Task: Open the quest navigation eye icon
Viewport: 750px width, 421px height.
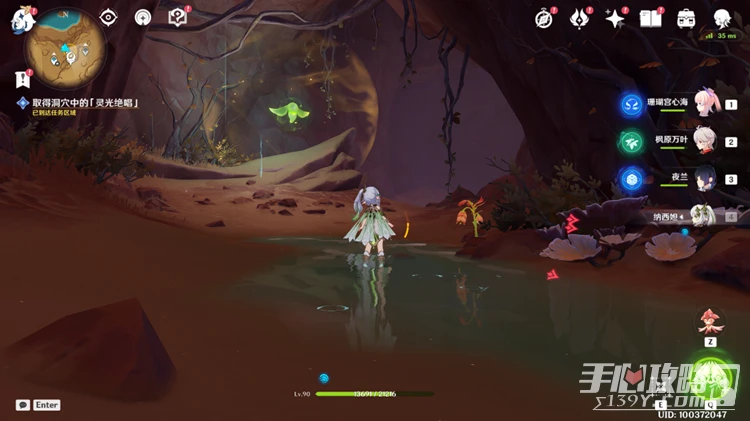Action: (x=109, y=18)
